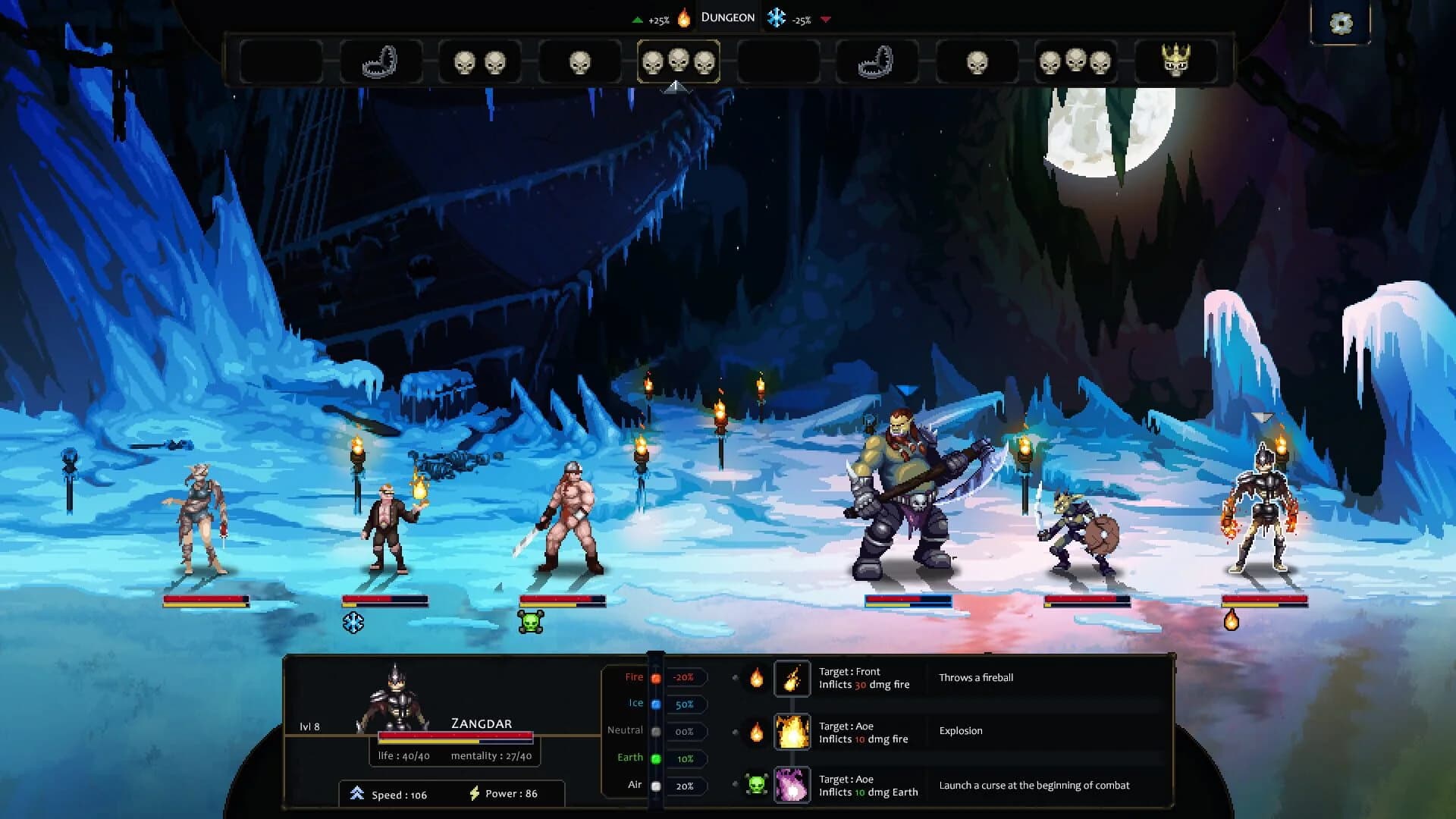Click the ice affinity snowflake icon near Dungeon
This screenshot has width=1456, height=819.
775,16
